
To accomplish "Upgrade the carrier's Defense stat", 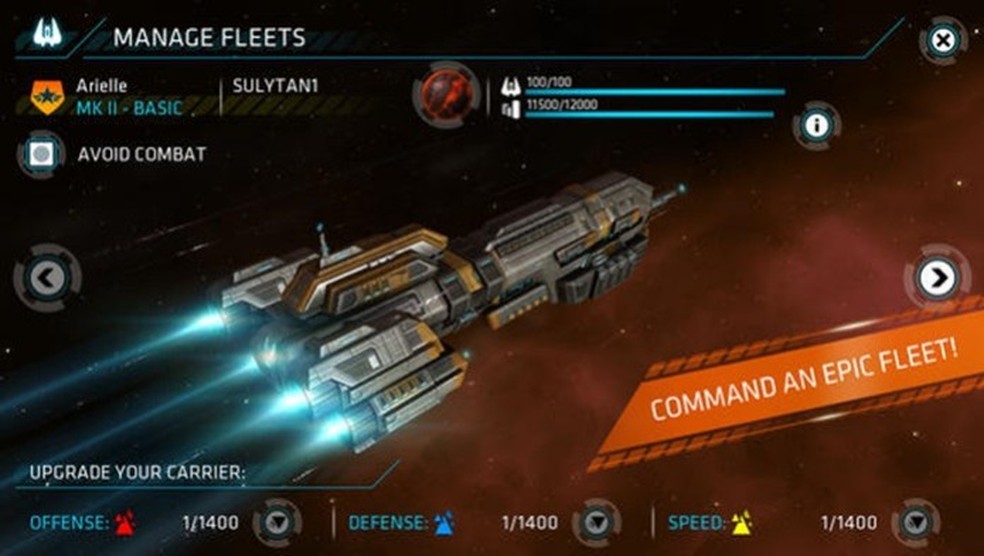I will (597, 522).
